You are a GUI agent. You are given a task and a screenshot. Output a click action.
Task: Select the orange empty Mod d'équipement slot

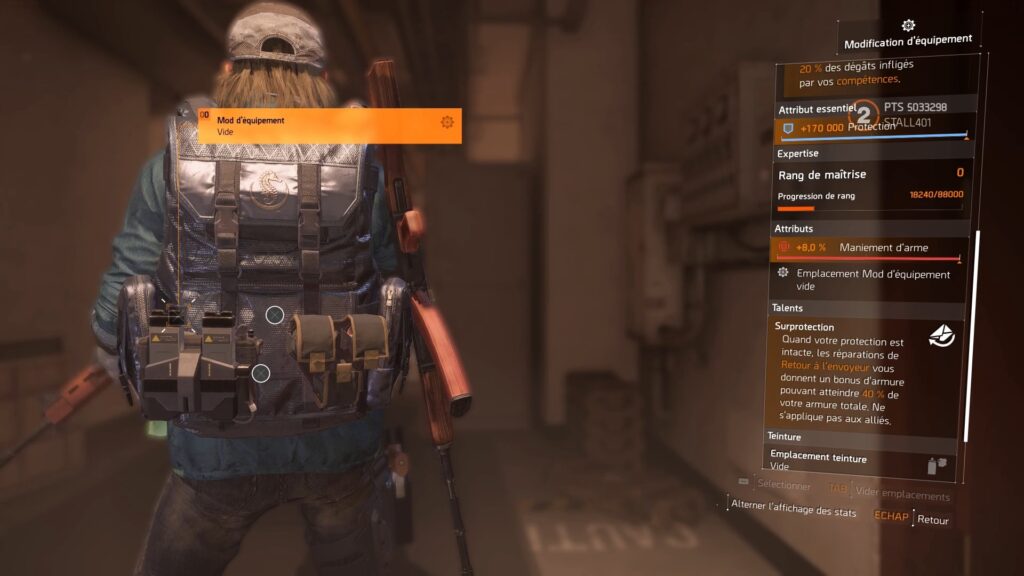coord(329,125)
